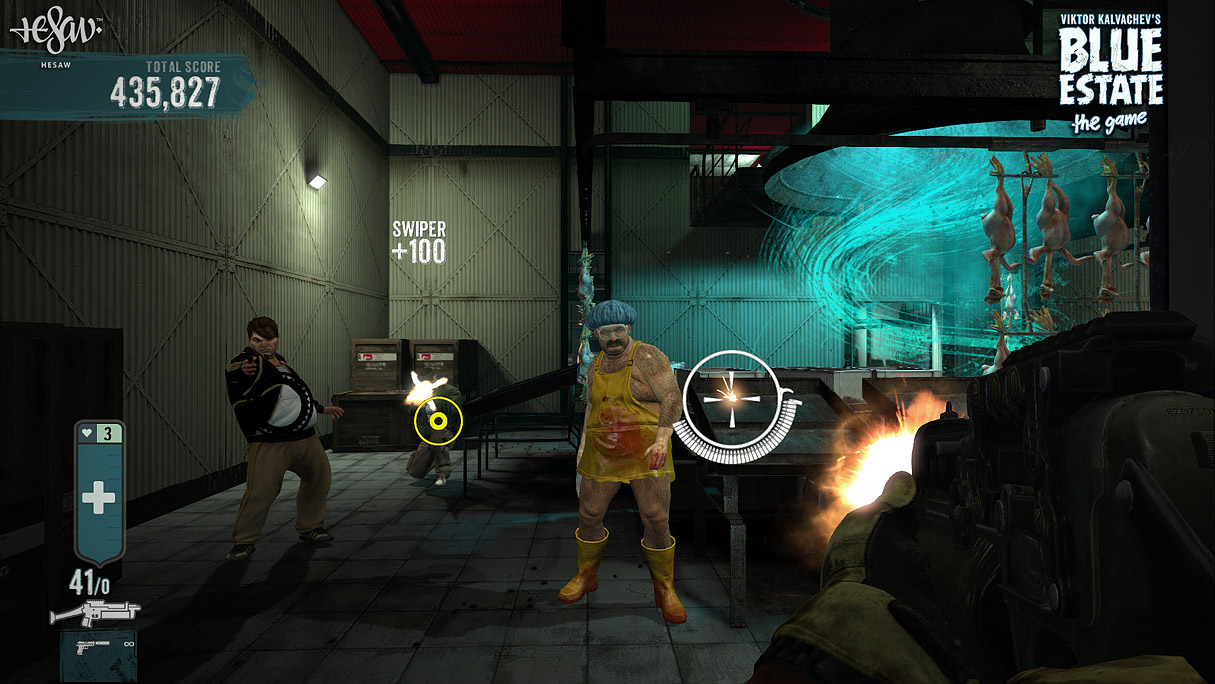The image size is (1215, 684).
Task: Click the Blue Estate game logo
Action: point(1109,72)
